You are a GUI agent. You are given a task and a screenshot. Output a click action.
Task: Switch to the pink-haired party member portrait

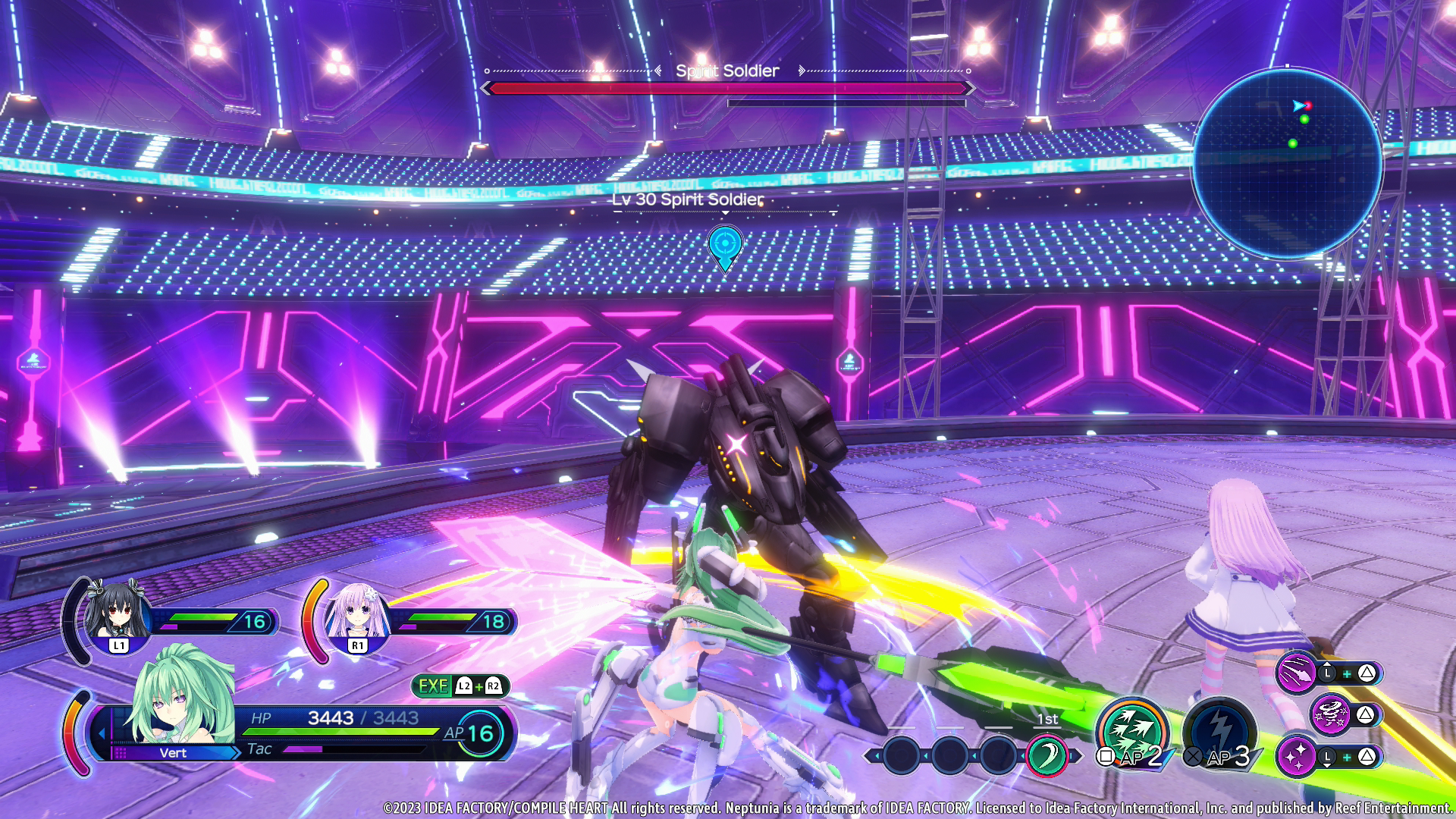(x=357, y=613)
